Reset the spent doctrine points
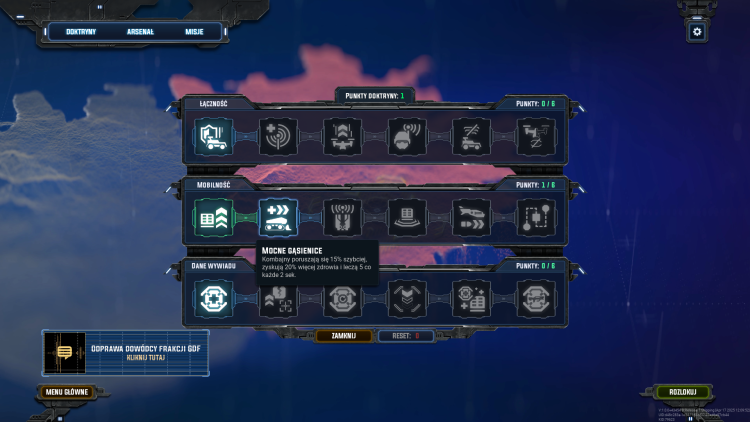Image resolution: width=750 pixels, height=422 pixels. point(405,336)
